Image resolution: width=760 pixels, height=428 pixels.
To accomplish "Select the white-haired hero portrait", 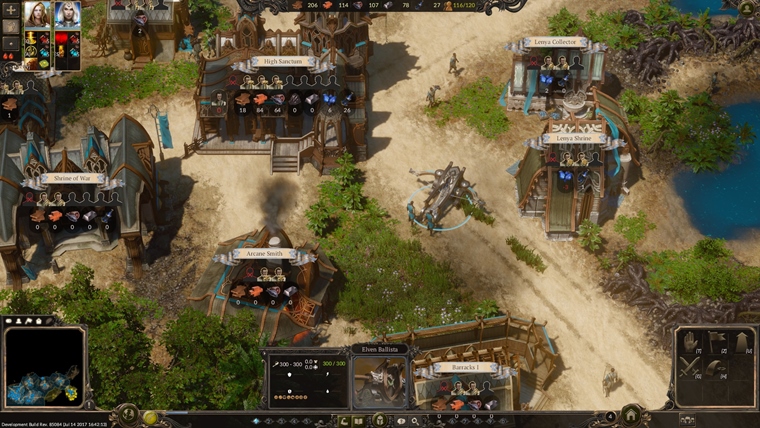I will click(67, 14).
